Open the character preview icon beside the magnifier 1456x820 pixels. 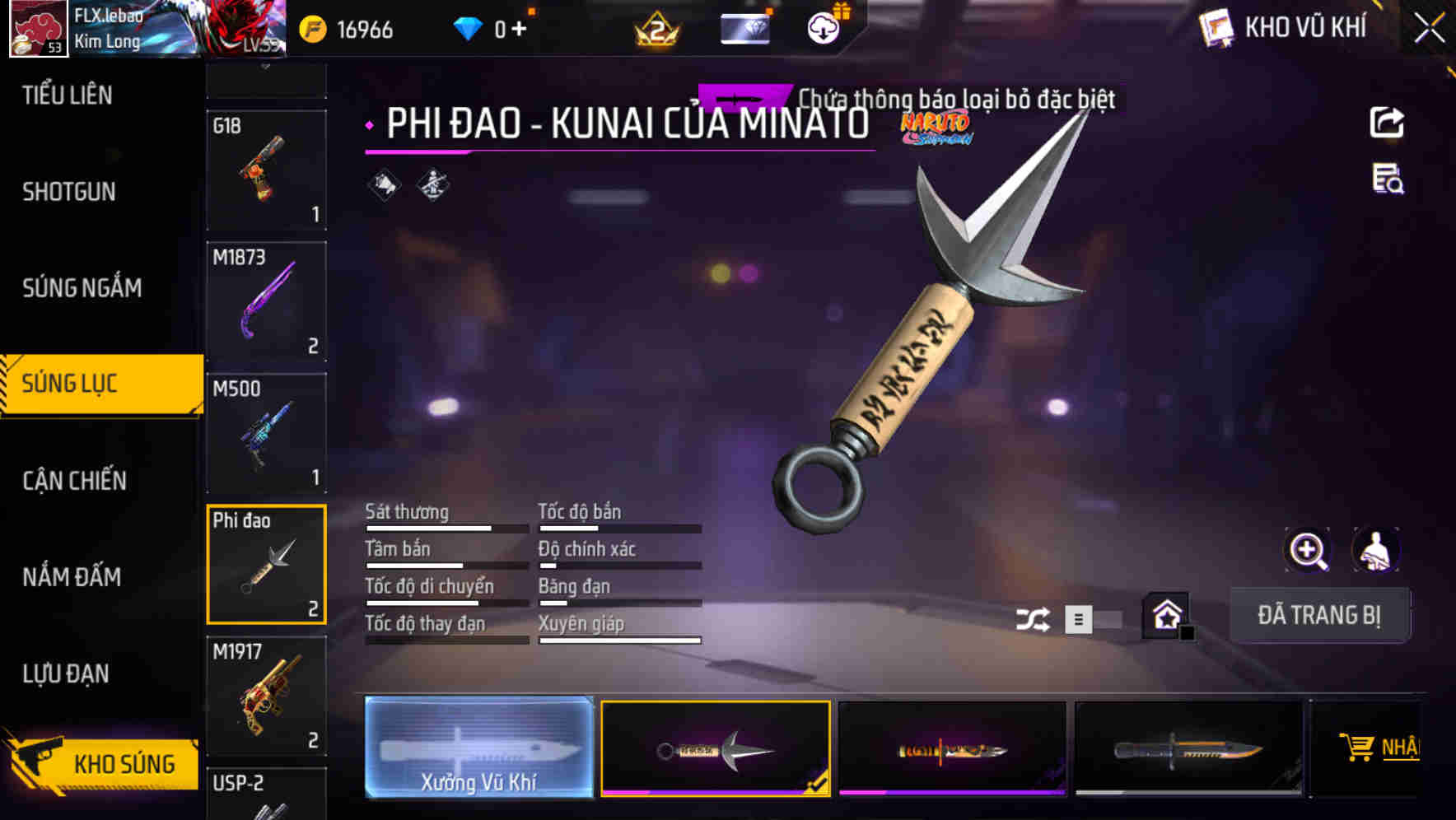tap(1375, 550)
